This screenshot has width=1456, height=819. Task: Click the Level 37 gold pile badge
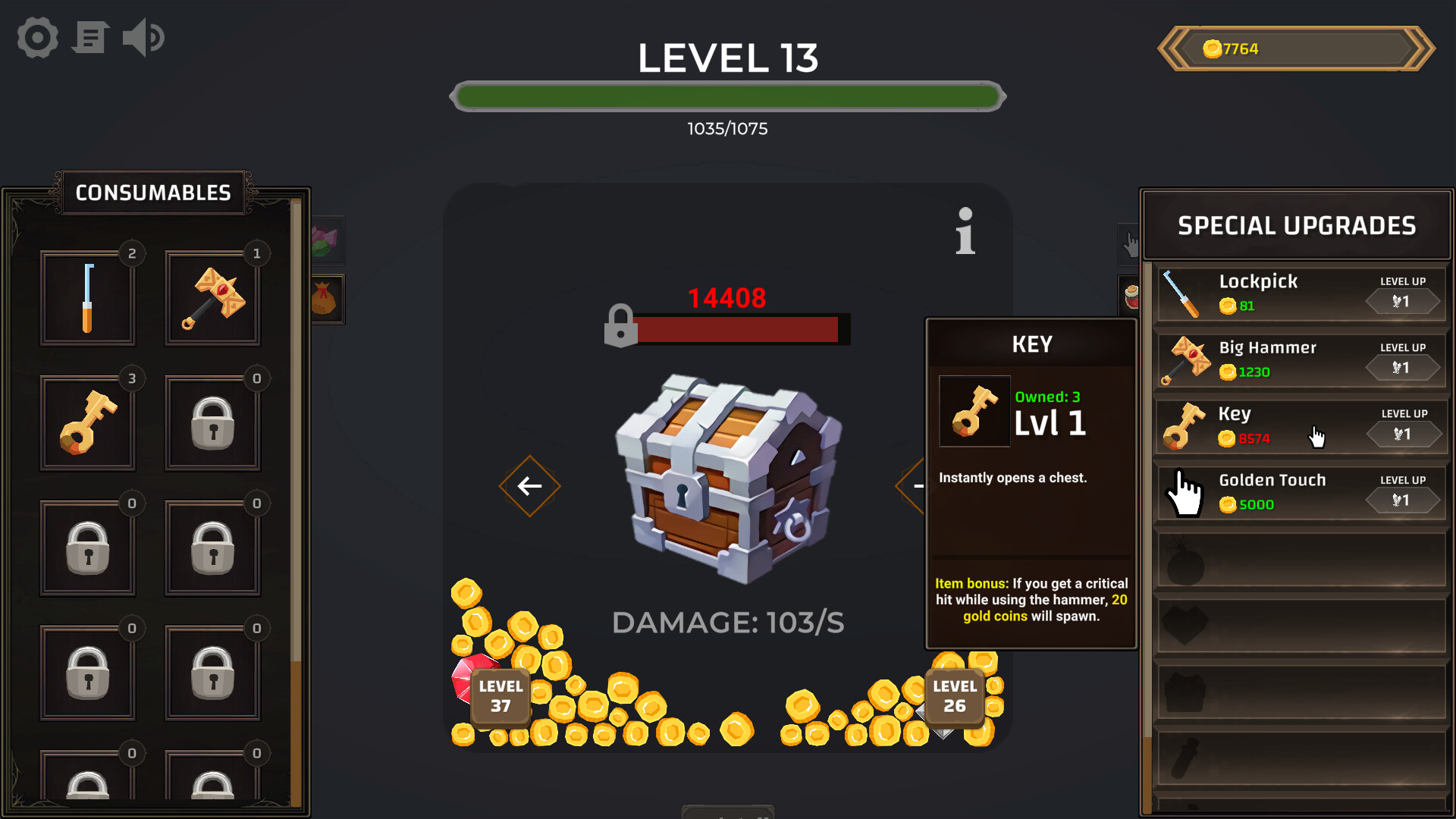[498, 695]
